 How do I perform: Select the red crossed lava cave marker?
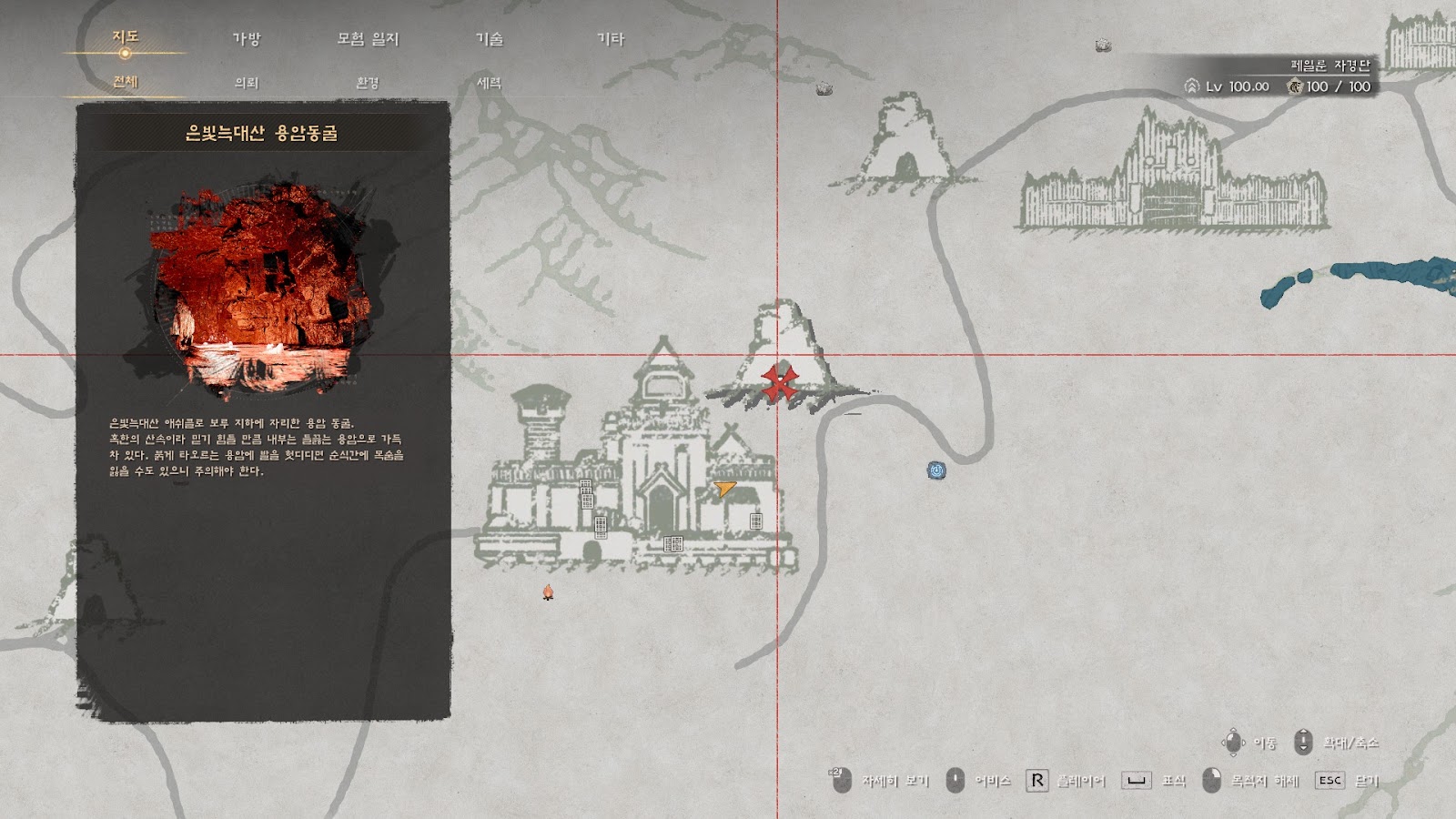779,383
